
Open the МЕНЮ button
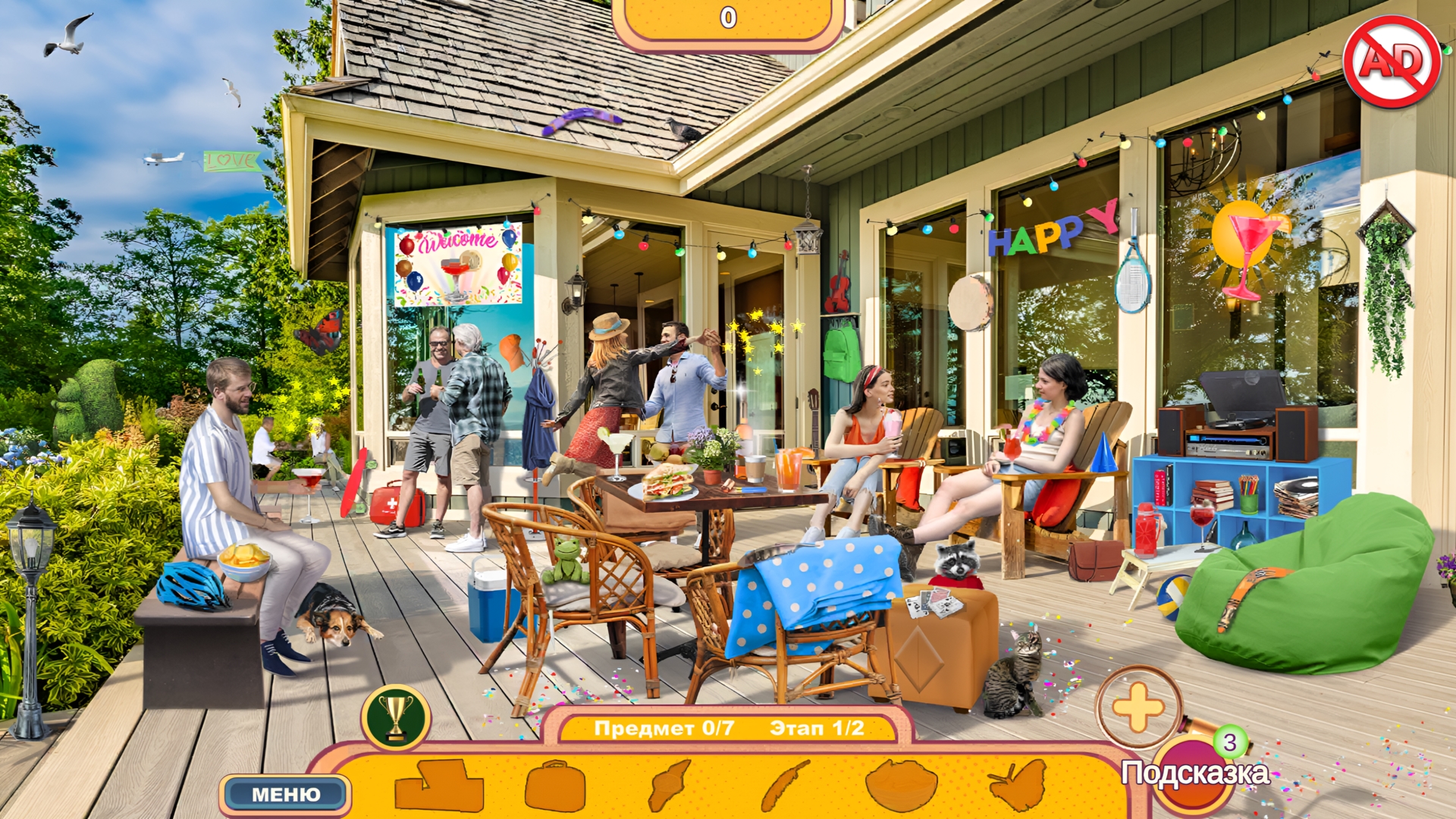(285, 793)
